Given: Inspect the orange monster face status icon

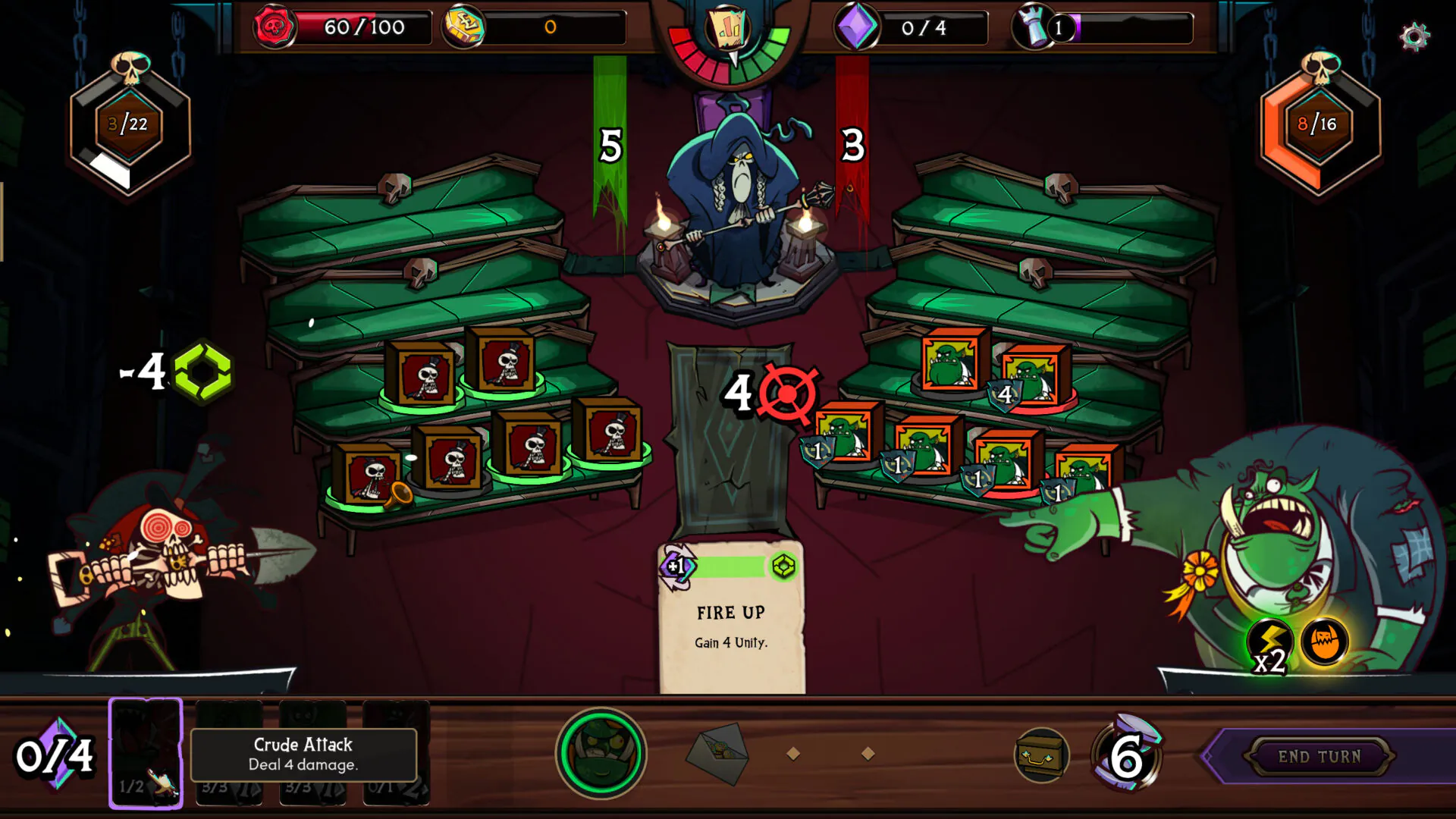Looking at the screenshot, I should pyautogui.click(x=1324, y=642).
